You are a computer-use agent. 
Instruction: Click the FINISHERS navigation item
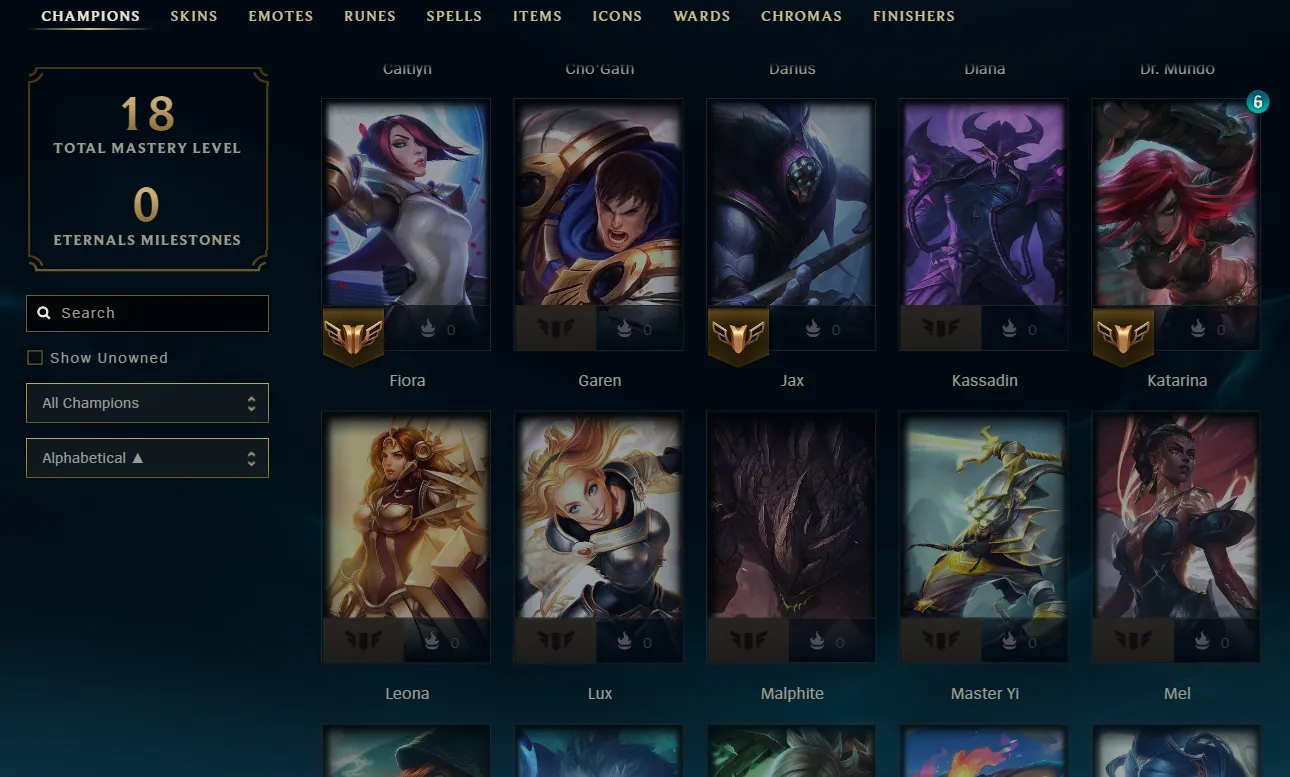pos(913,16)
